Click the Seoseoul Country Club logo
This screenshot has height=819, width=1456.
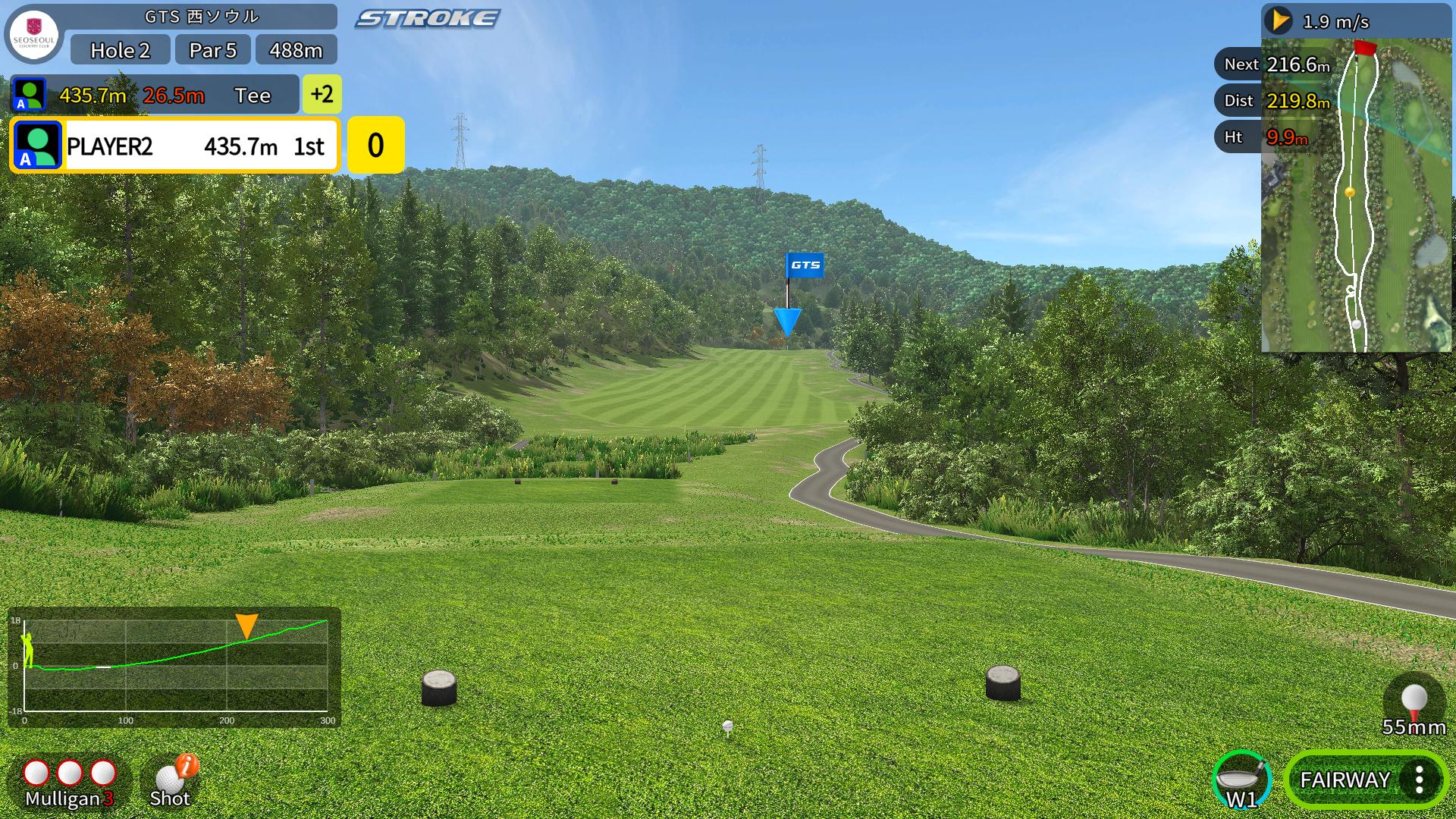coord(34,36)
